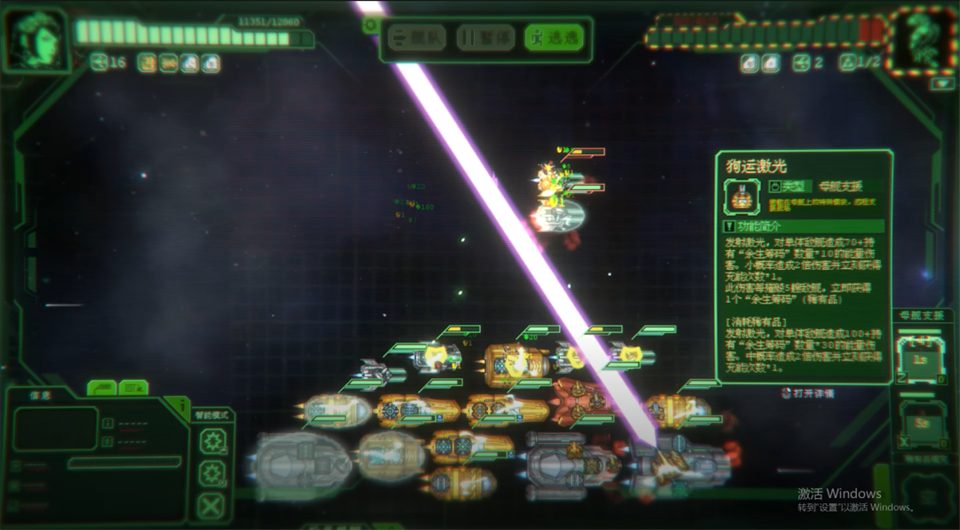Click the X button in smart mode panel
This screenshot has width=960, height=530.
[x=212, y=504]
